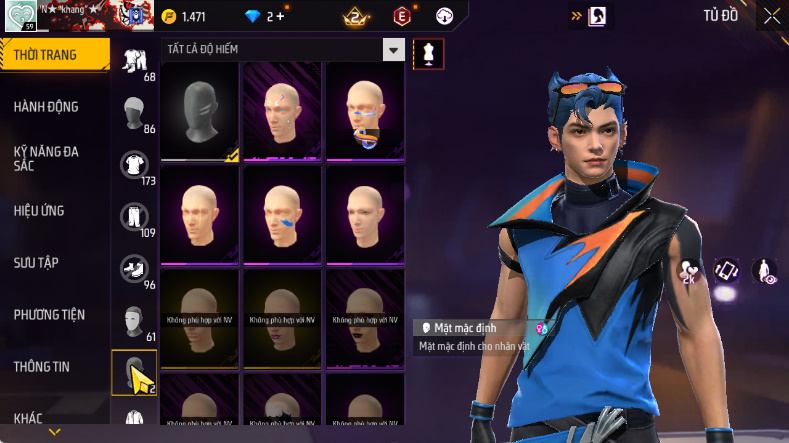Close the vault with the X button

[772, 15]
